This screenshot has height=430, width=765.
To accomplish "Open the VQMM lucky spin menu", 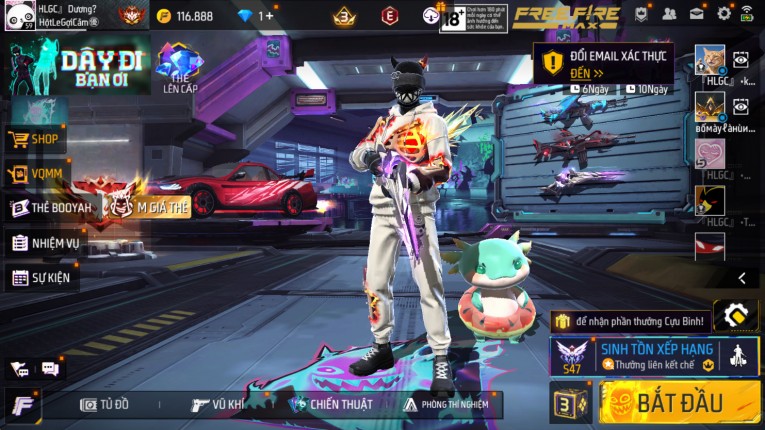I will [36, 174].
